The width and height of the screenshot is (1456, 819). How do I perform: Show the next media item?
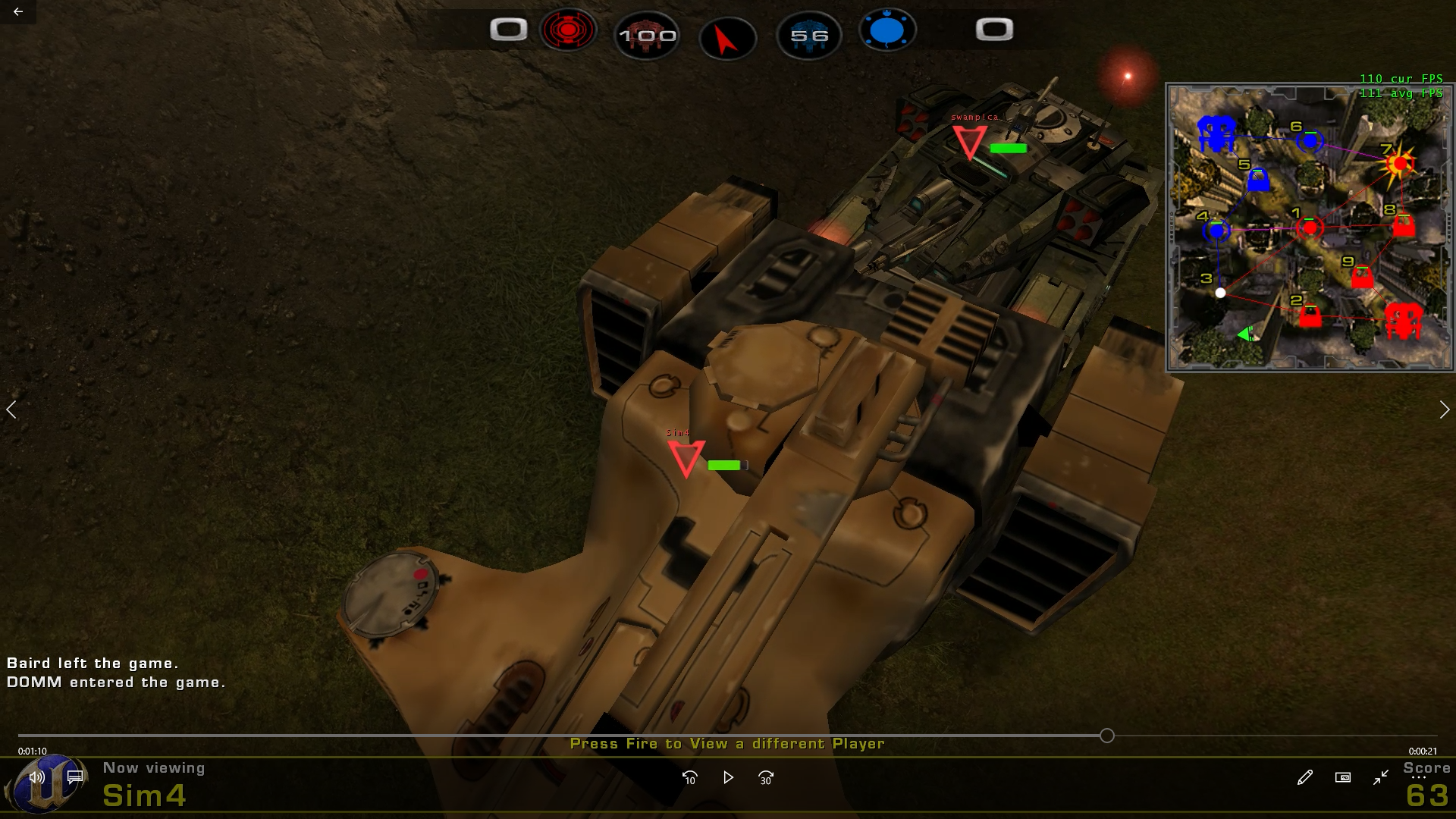point(1444,409)
